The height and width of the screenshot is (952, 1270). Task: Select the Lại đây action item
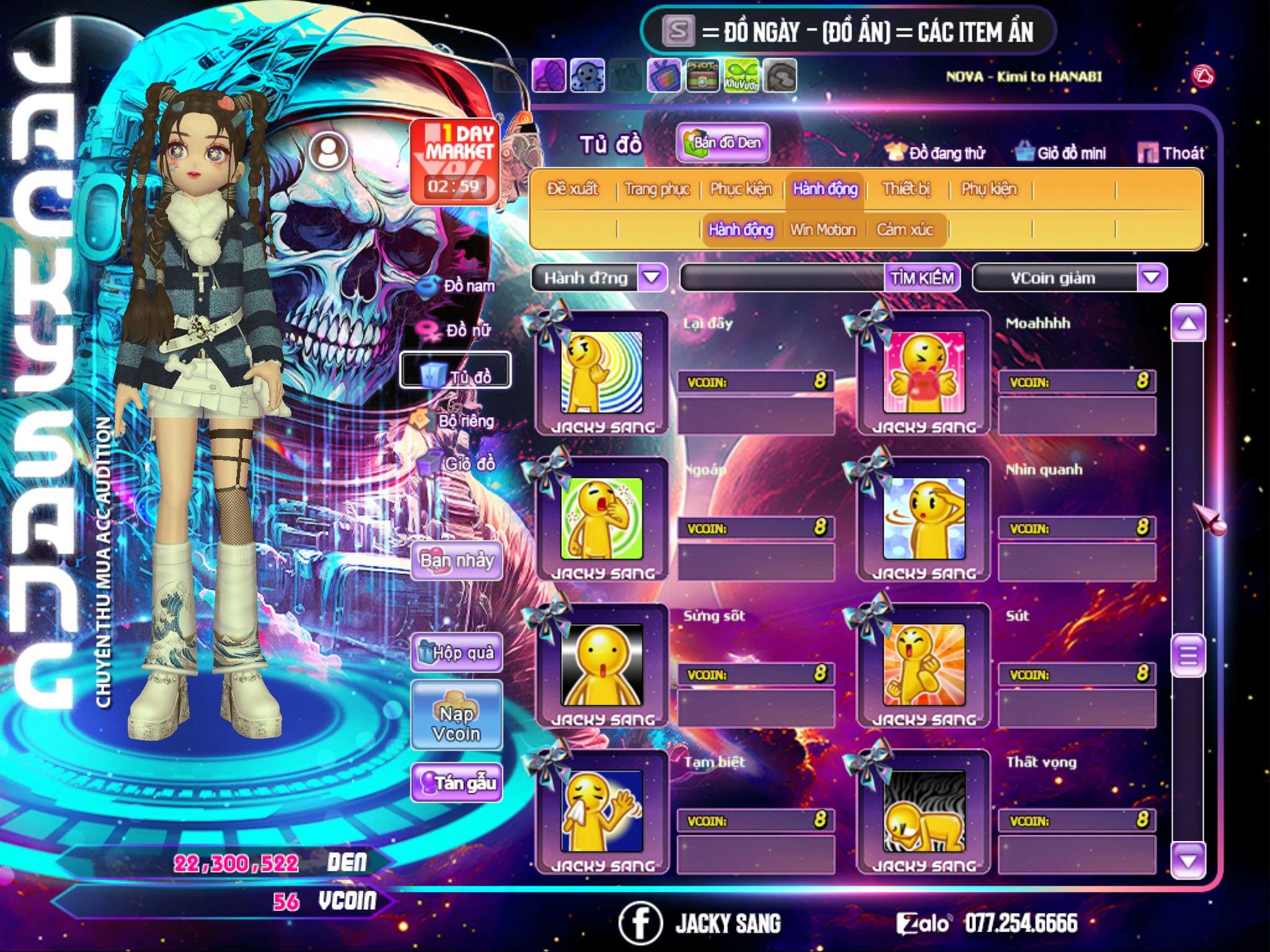pos(602,372)
